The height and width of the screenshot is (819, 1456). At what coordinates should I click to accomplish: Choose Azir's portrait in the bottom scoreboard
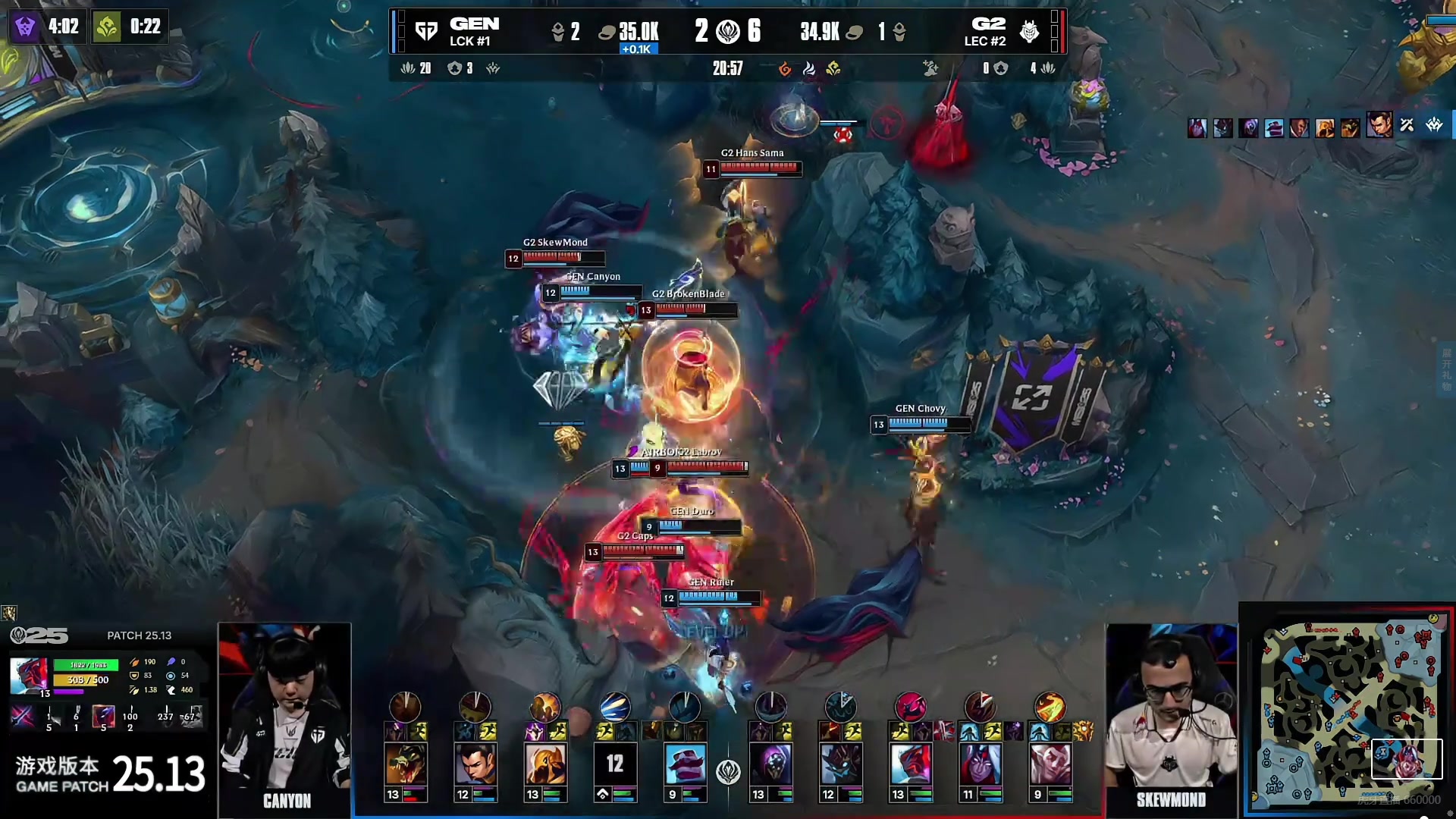545,764
